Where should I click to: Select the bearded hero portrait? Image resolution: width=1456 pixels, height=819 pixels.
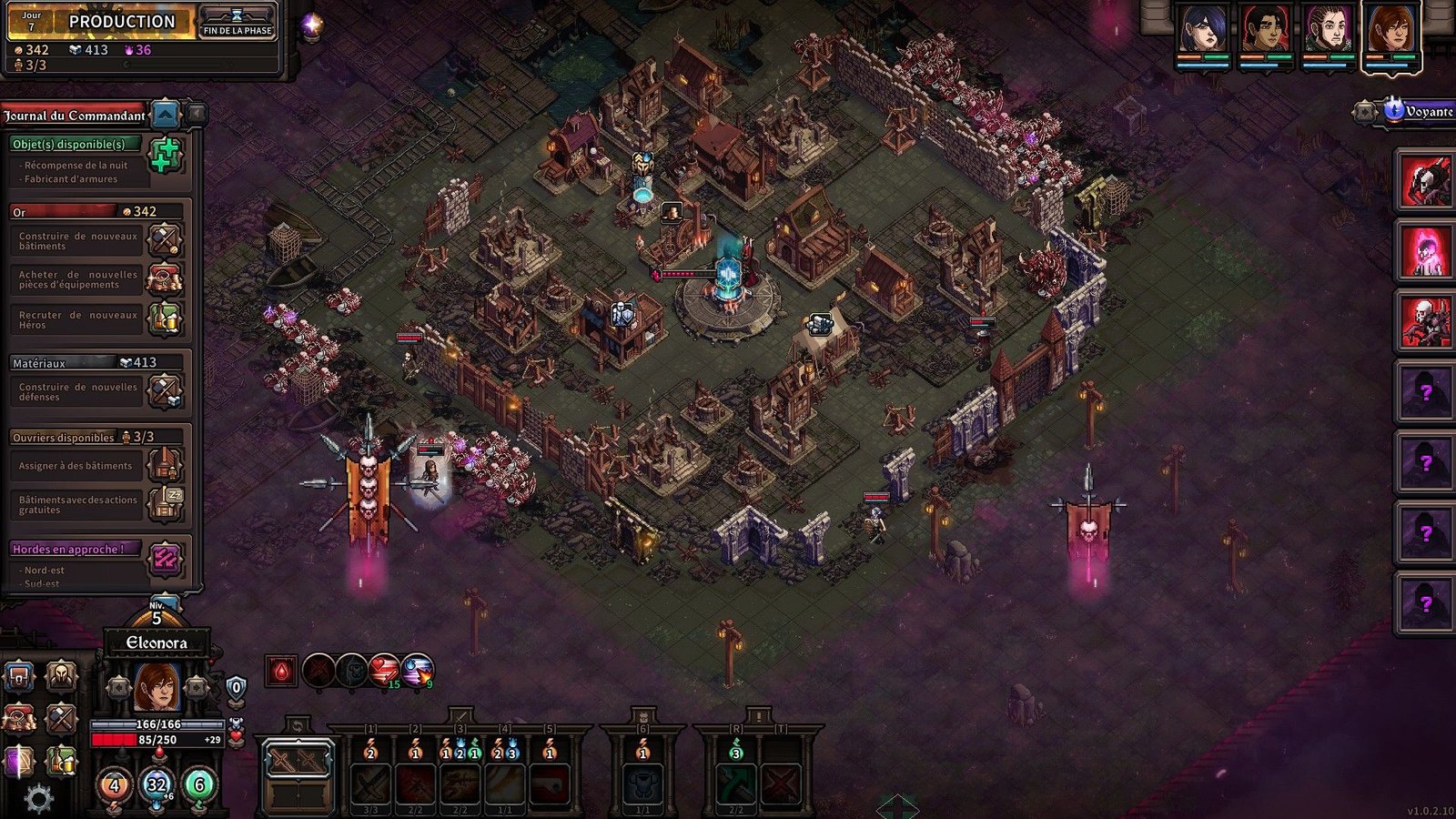(x=1328, y=30)
